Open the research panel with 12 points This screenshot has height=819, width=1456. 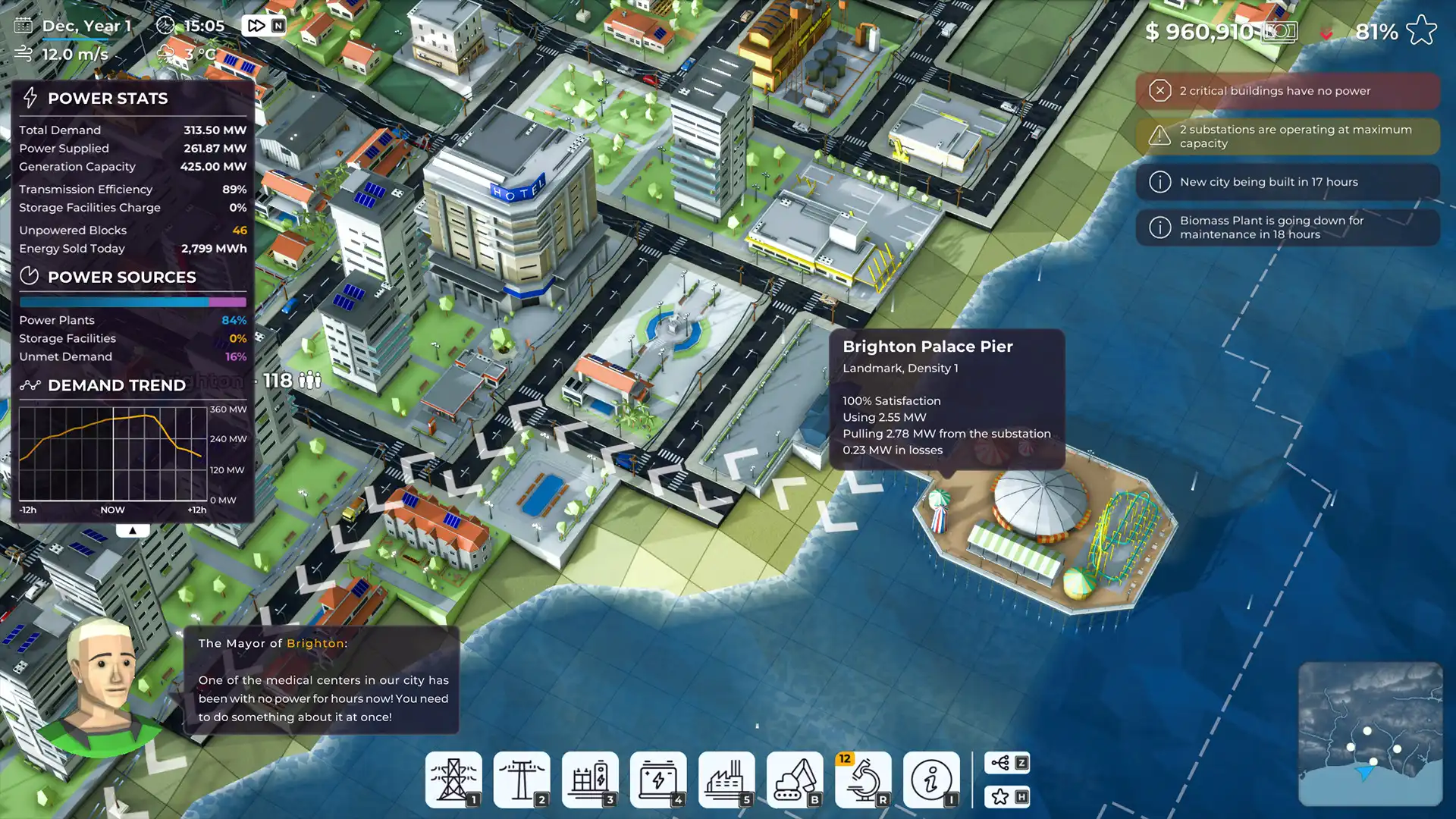(x=863, y=780)
